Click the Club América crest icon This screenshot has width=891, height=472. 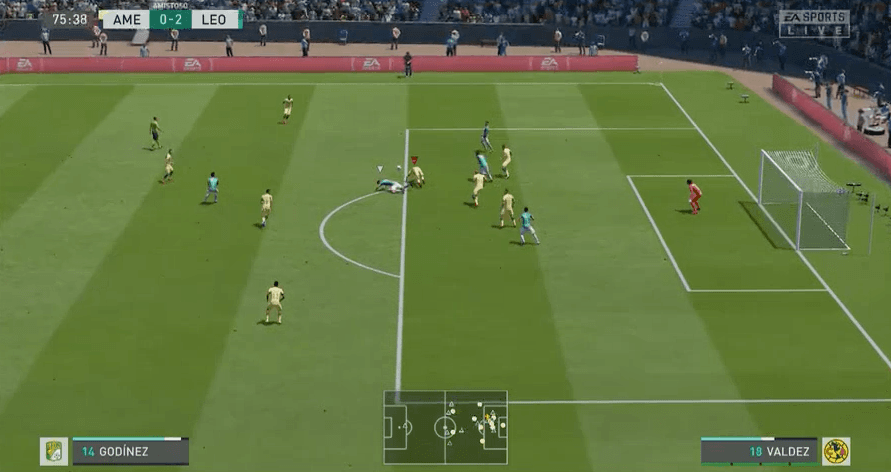pyautogui.click(x=835, y=451)
